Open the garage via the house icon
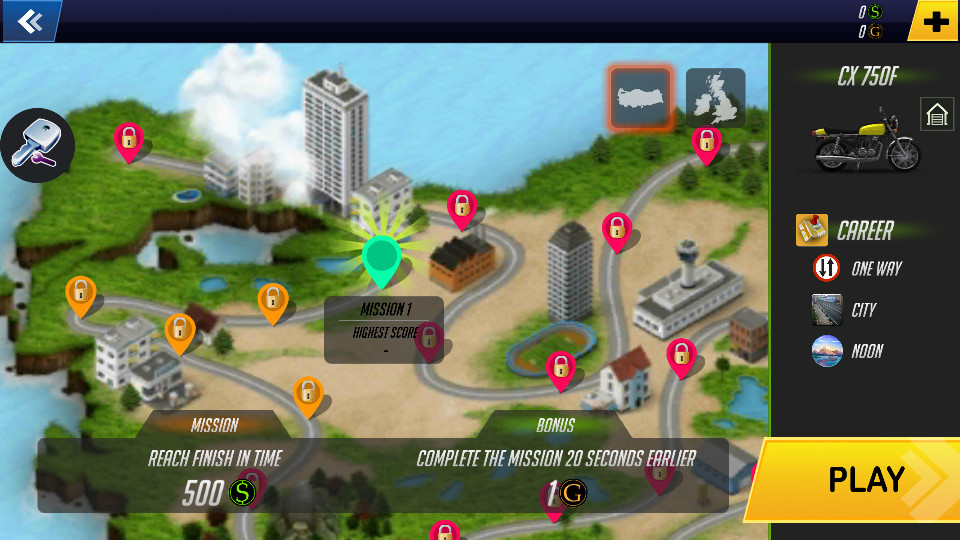Image resolution: width=960 pixels, height=540 pixels. click(937, 115)
